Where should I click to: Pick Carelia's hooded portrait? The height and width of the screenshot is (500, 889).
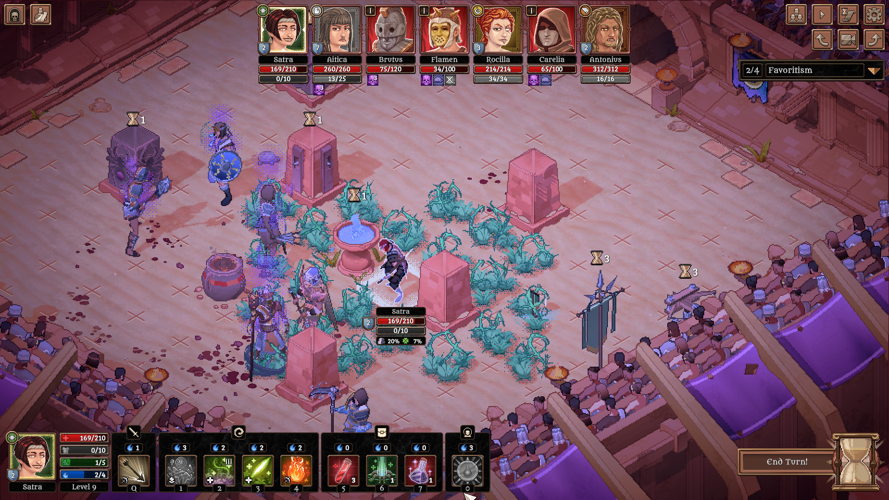[548, 30]
